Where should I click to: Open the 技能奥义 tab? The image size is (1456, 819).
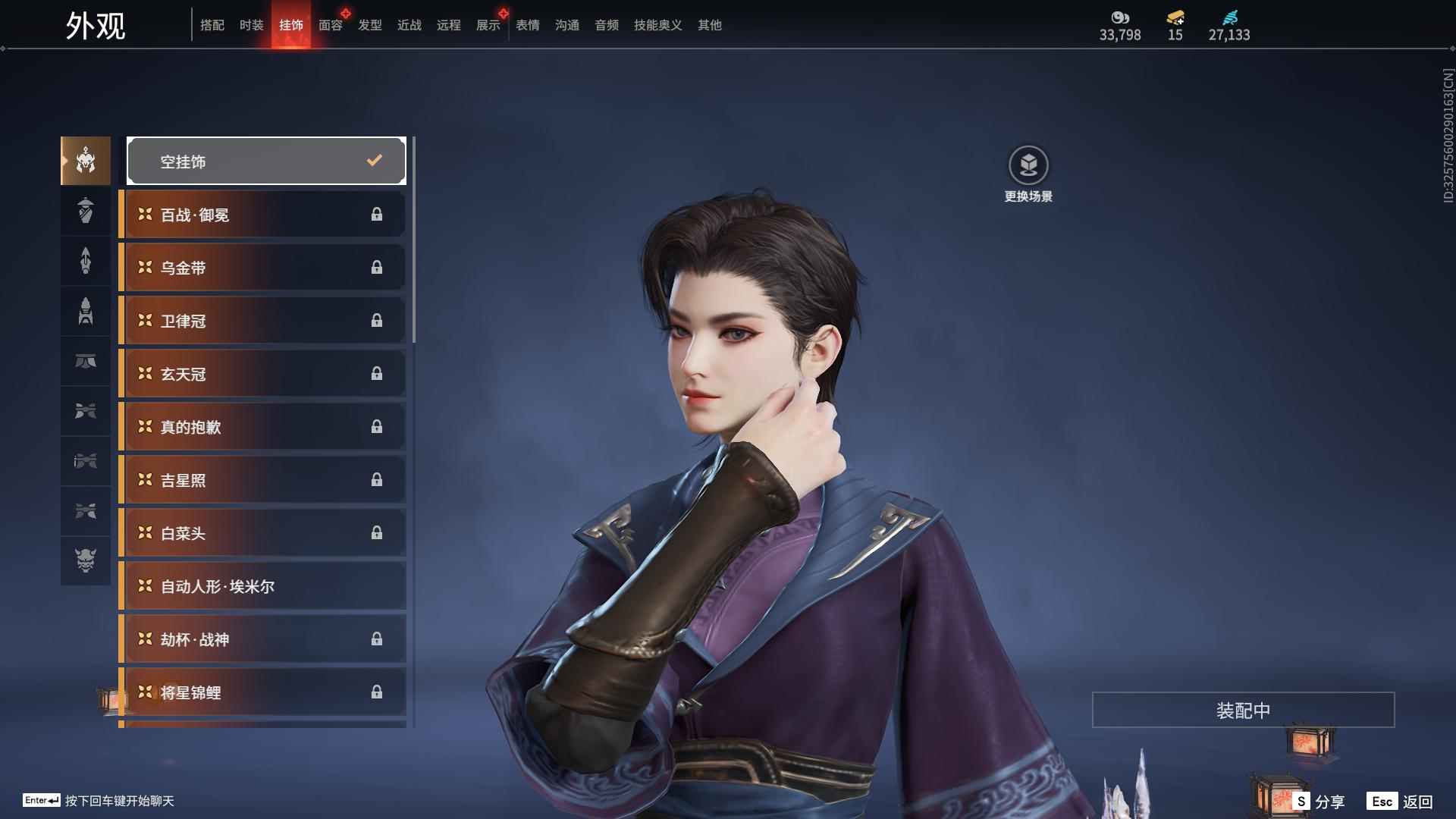tap(657, 25)
